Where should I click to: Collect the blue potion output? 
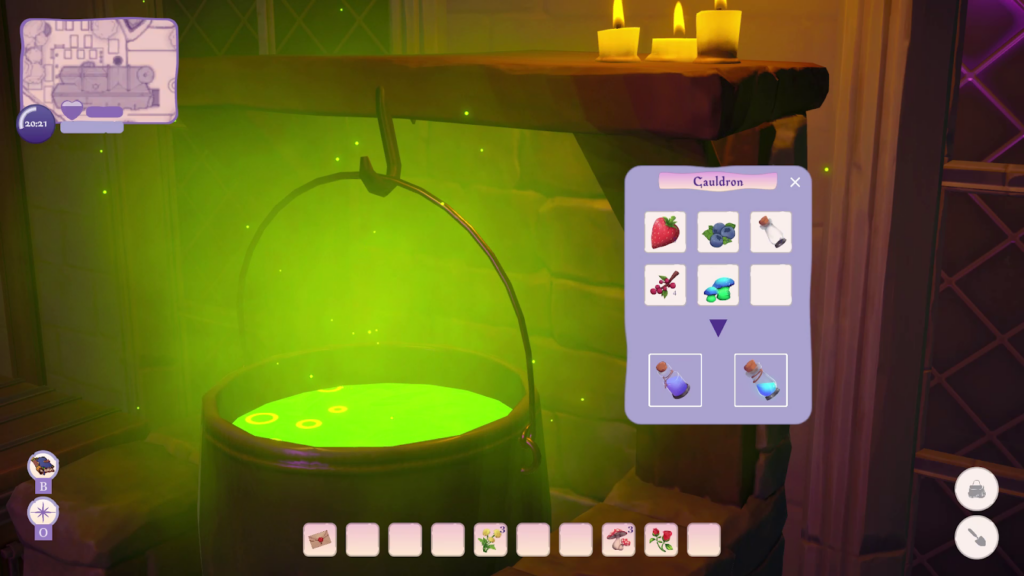pyautogui.click(x=760, y=380)
